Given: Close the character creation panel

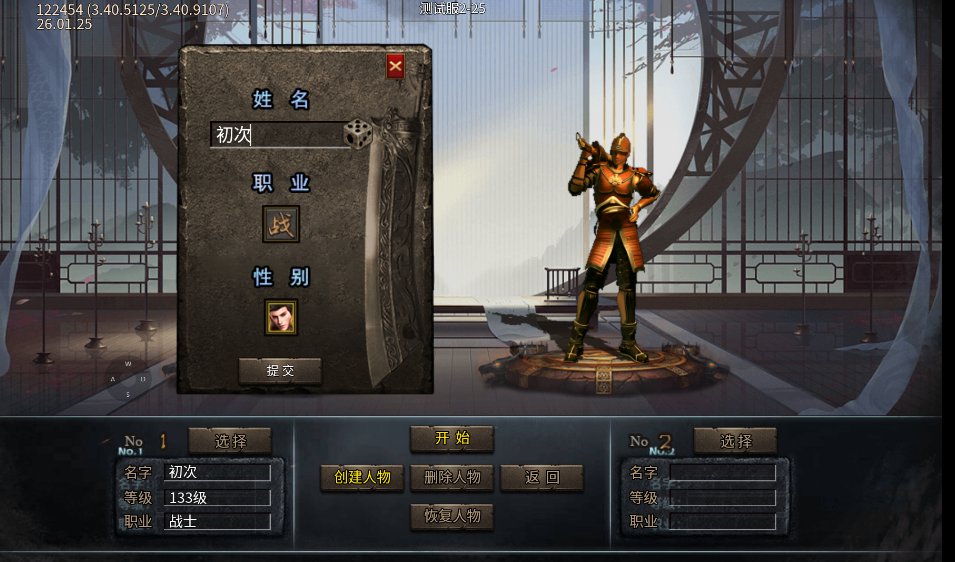Looking at the screenshot, I should pos(395,67).
